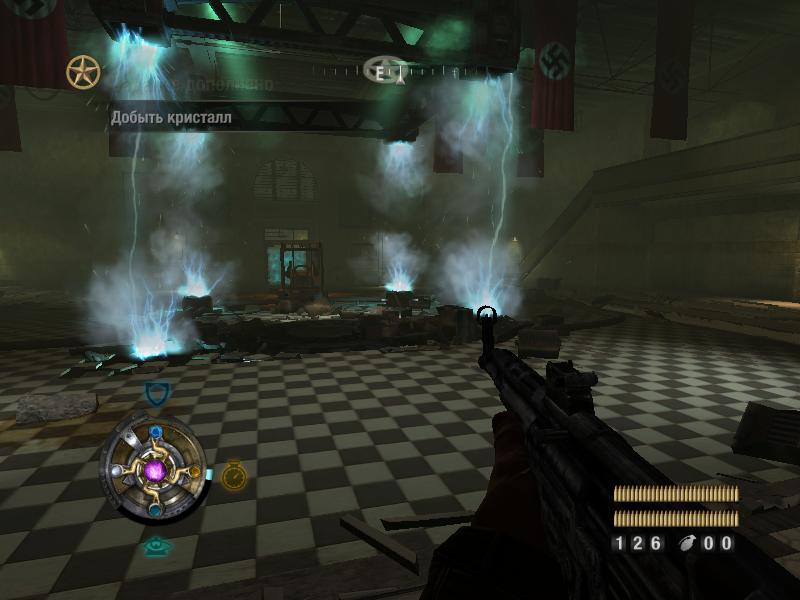Click the compass heading strip
The width and height of the screenshot is (800, 600).
388,70
